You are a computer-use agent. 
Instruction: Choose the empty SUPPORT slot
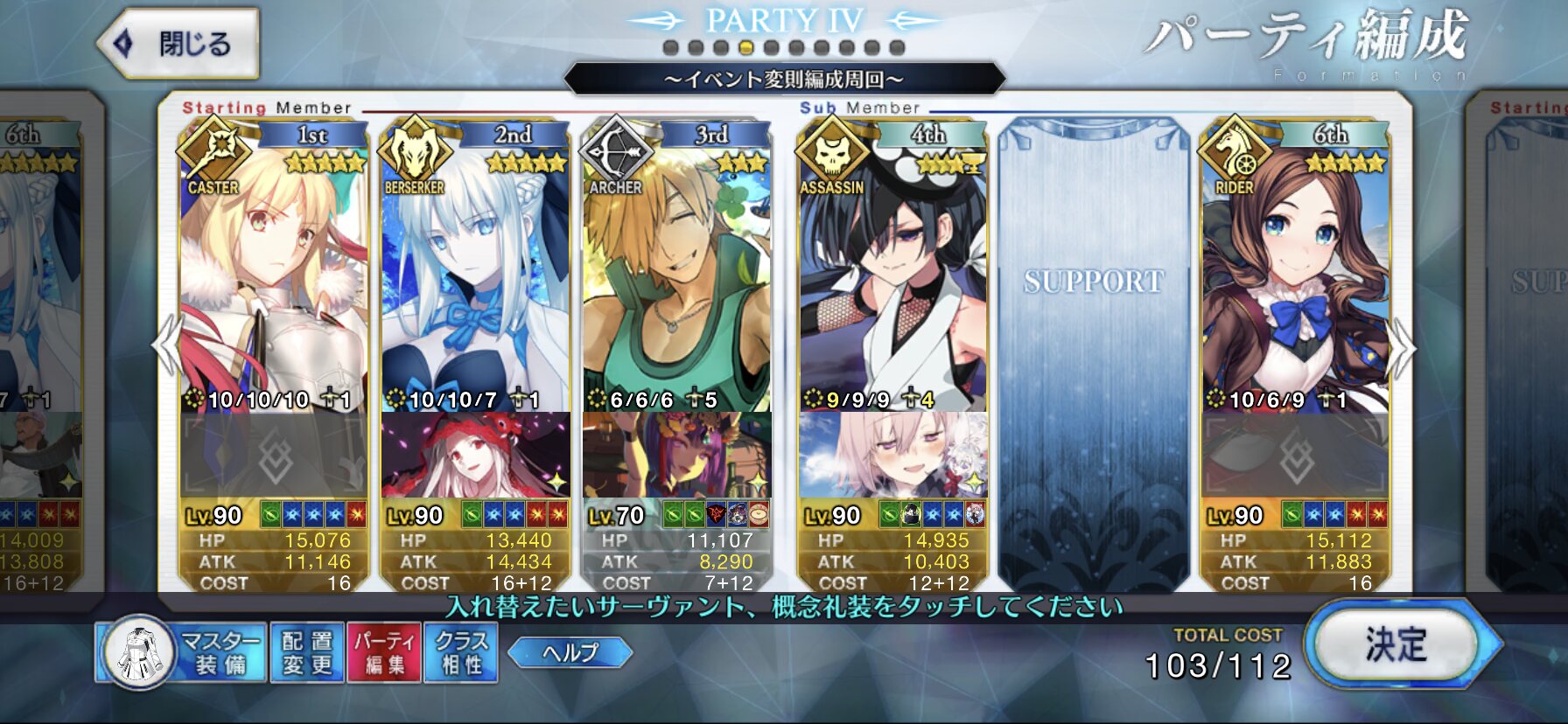tap(1094, 350)
